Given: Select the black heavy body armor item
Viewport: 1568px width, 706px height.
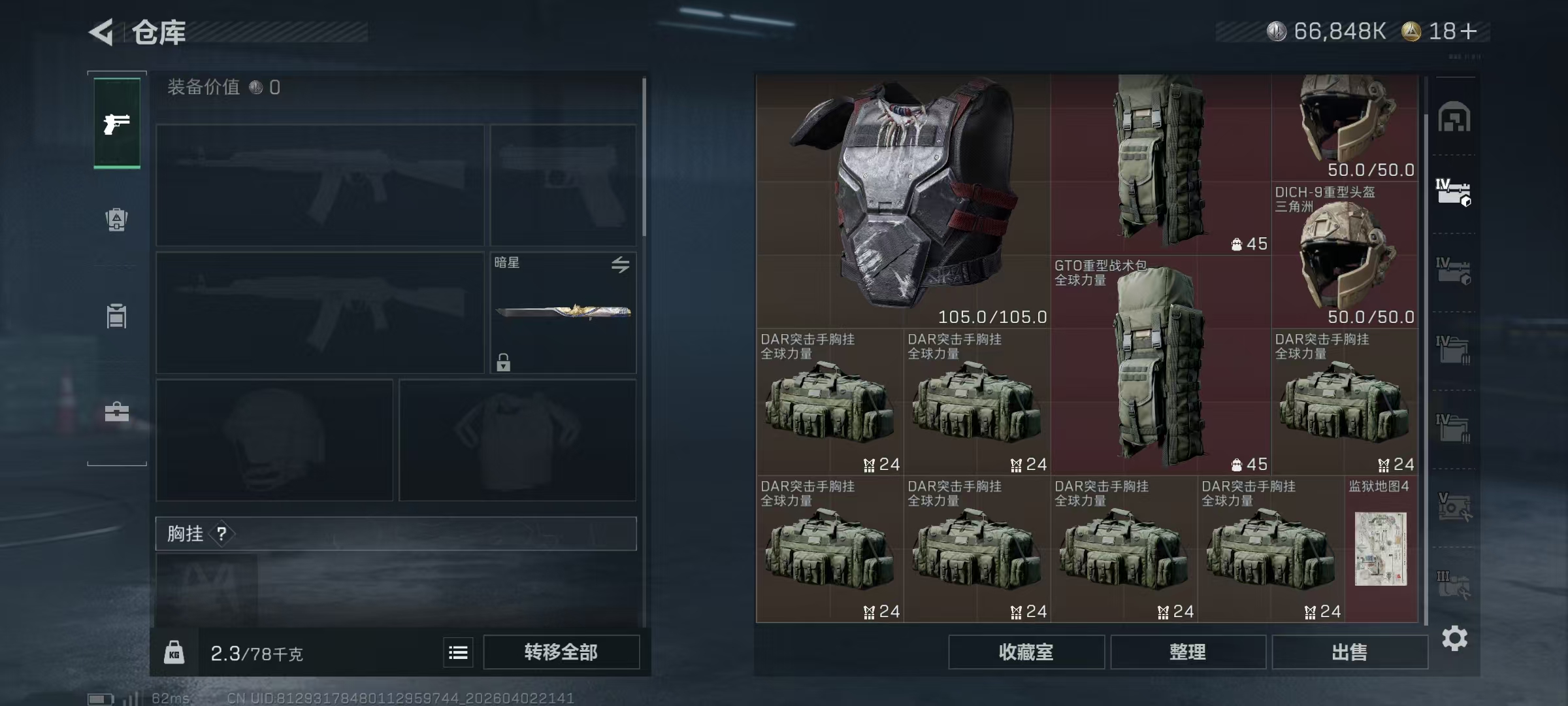Looking at the screenshot, I should pos(903,201).
